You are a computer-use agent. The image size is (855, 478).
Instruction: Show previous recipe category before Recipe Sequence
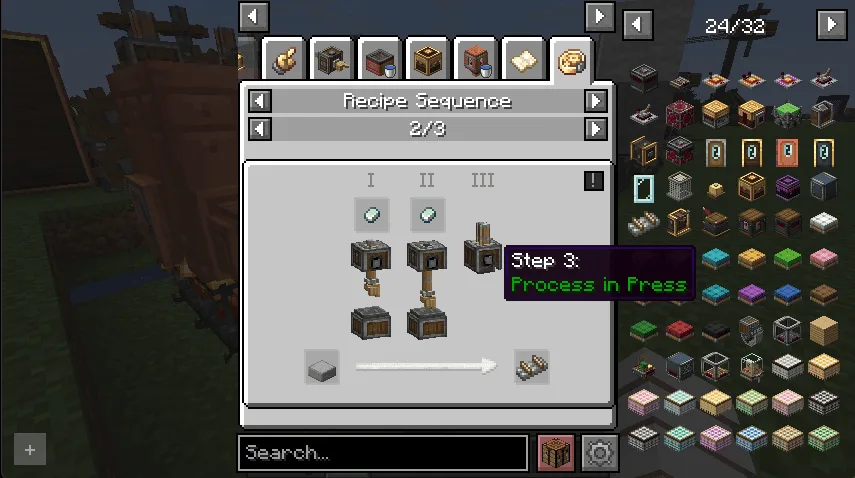[260, 101]
